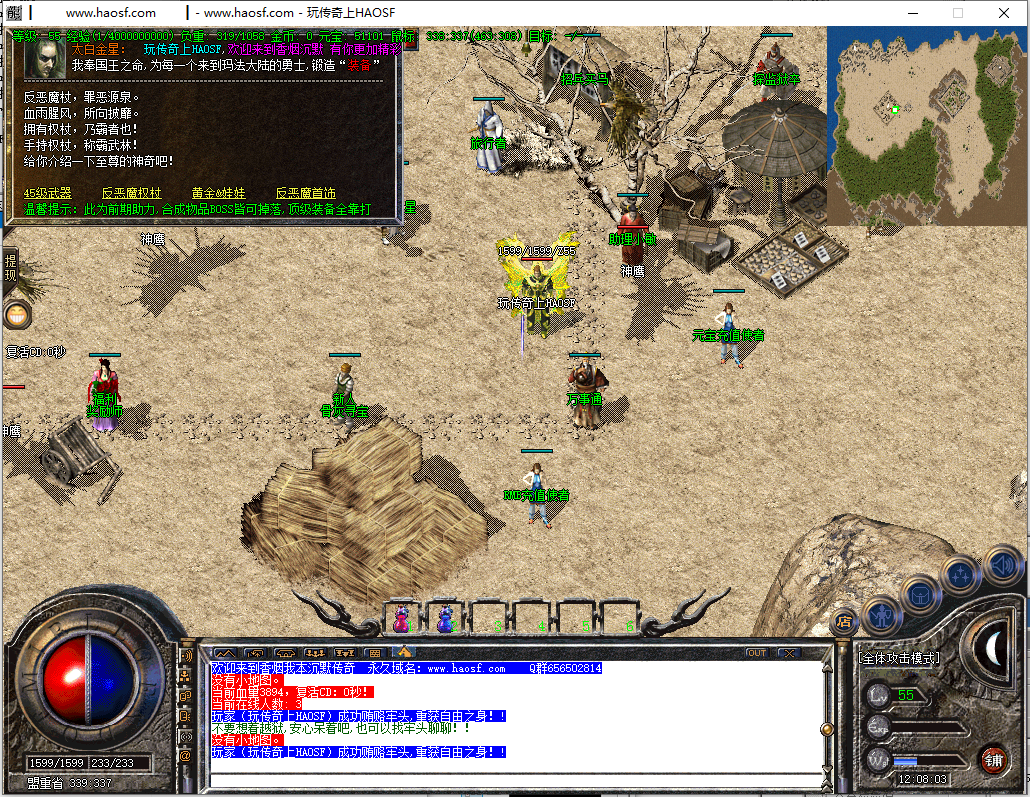Close the game window
1030x797 pixels.
click(x=1004, y=13)
